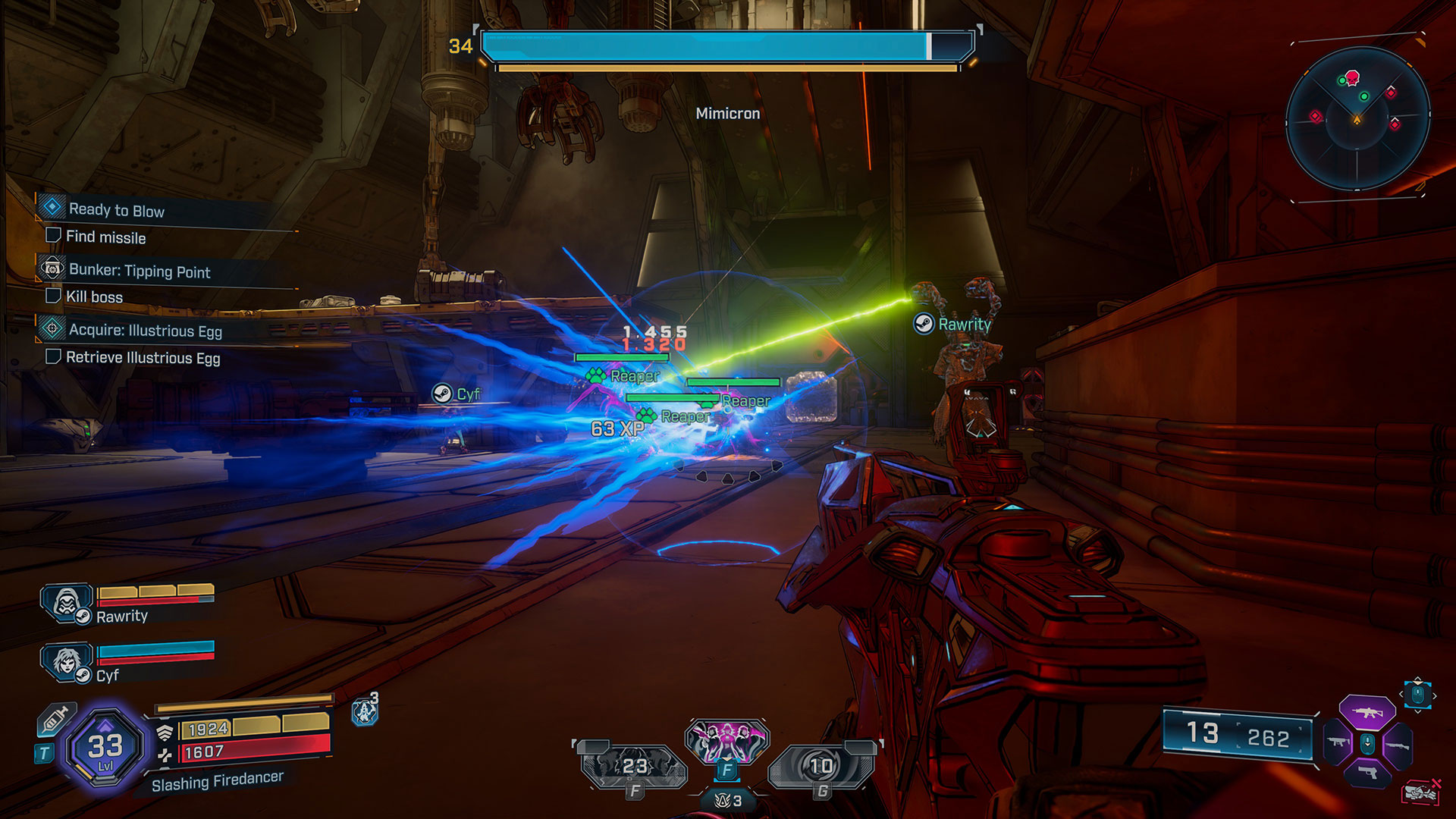Check the Retrieve Illustrious Egg objective
1456x819 pixels.
coord(53,356)
